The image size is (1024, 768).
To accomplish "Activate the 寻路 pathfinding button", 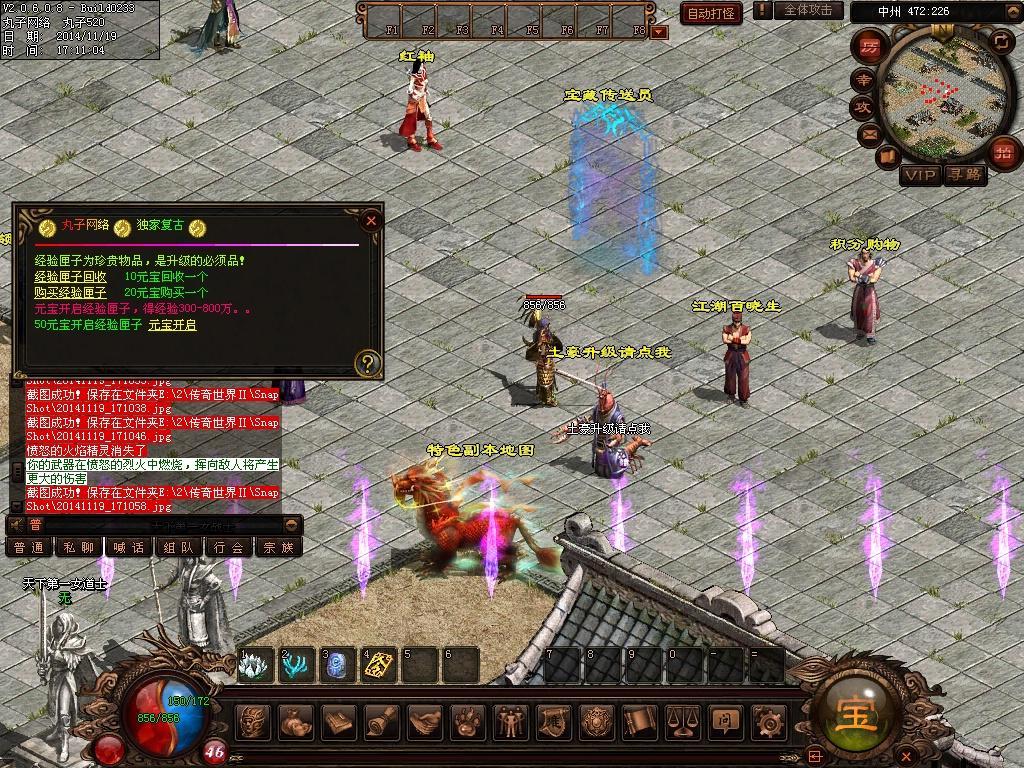I will (x=965, y=175).
